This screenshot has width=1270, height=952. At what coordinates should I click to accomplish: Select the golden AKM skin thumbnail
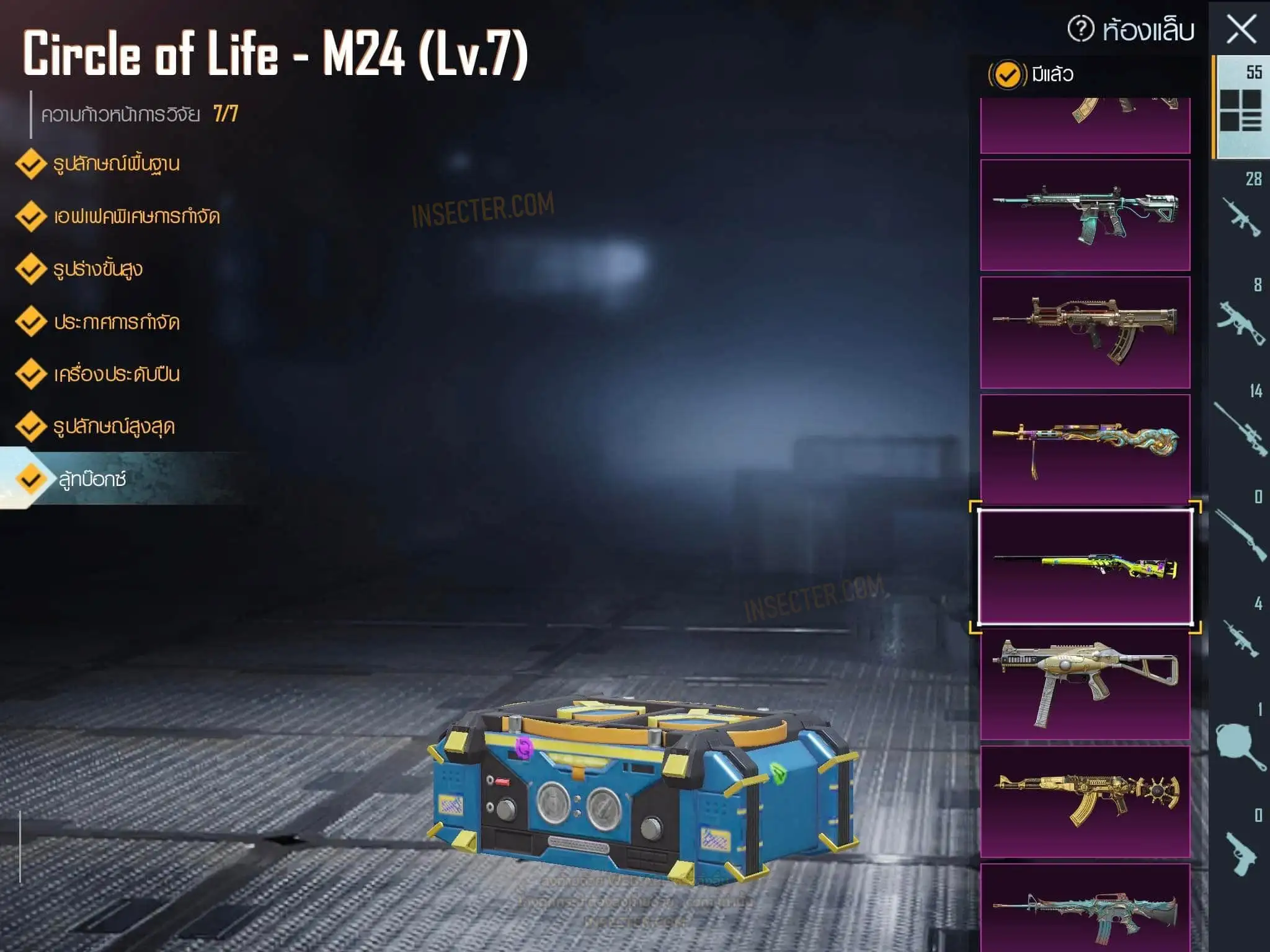(1085, 801)
